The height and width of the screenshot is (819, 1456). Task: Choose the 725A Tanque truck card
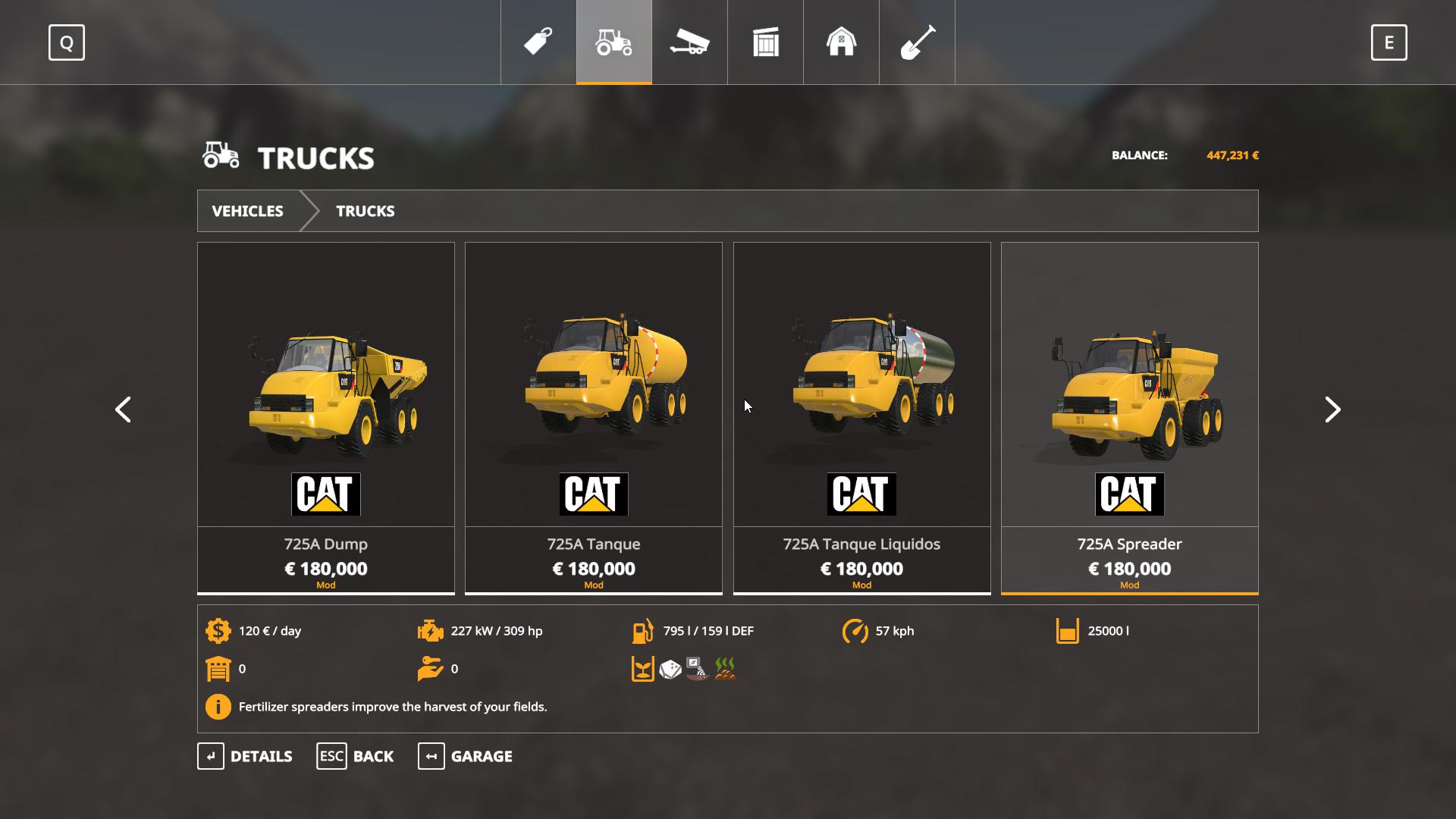tap(594, 417)
